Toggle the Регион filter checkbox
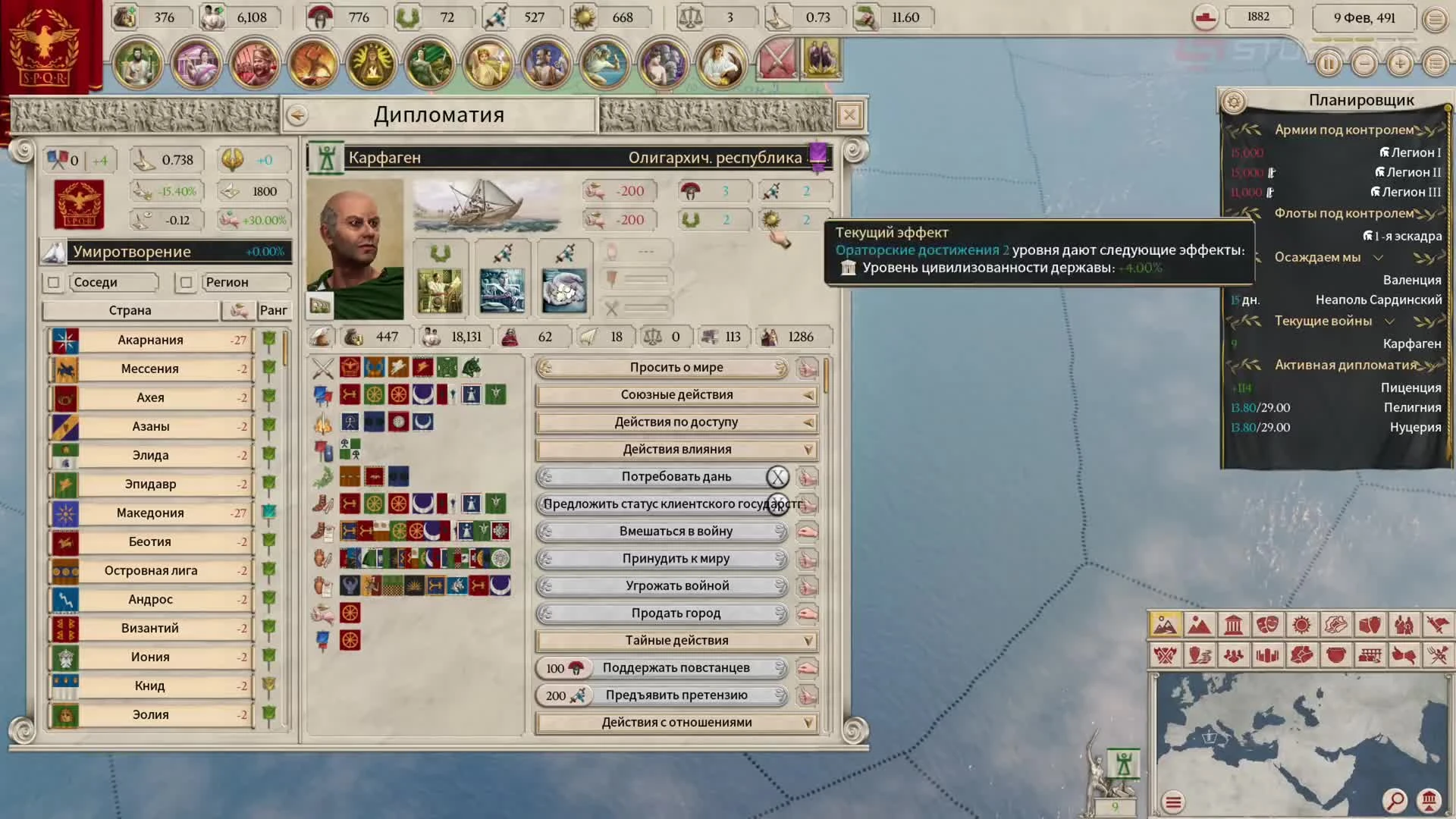The image size is (1456, 819). click(187, 282)
